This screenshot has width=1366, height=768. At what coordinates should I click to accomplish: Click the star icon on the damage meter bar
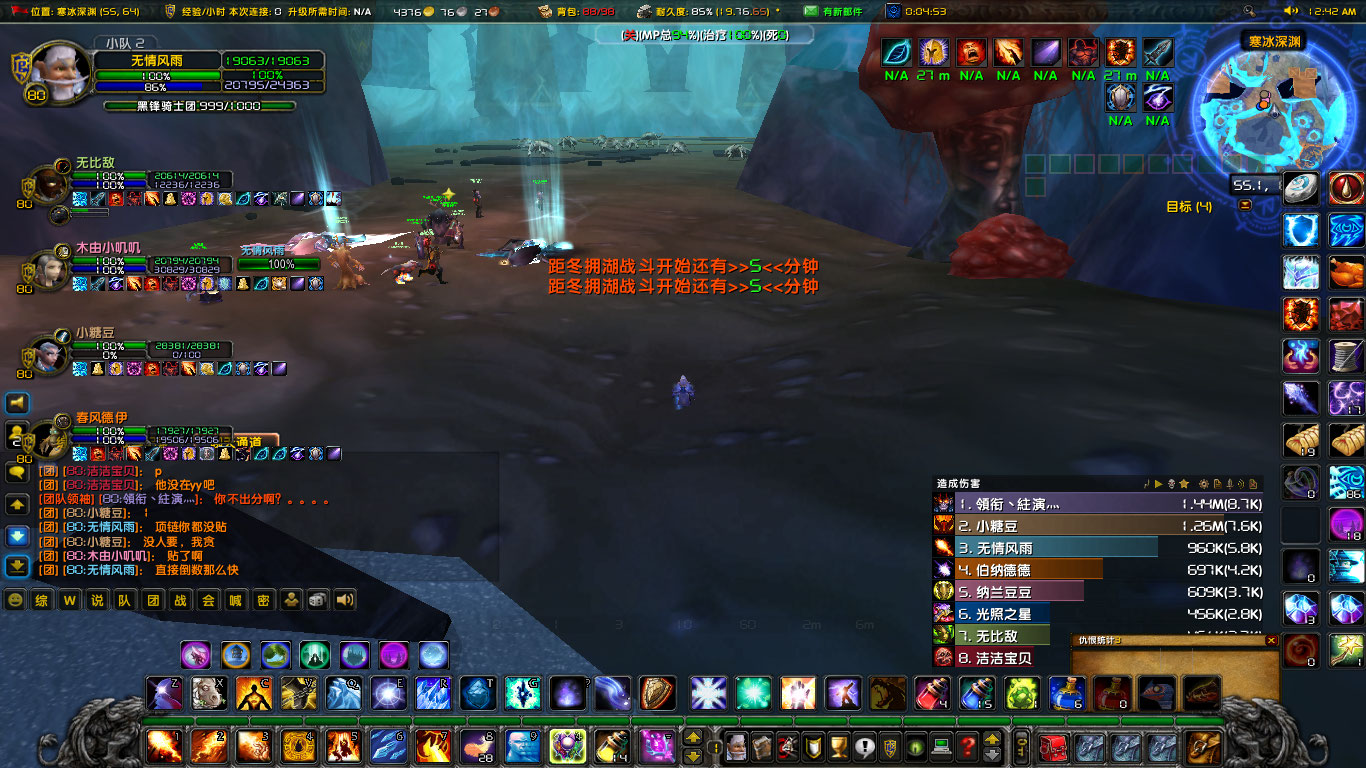(x=1184, y=482)
